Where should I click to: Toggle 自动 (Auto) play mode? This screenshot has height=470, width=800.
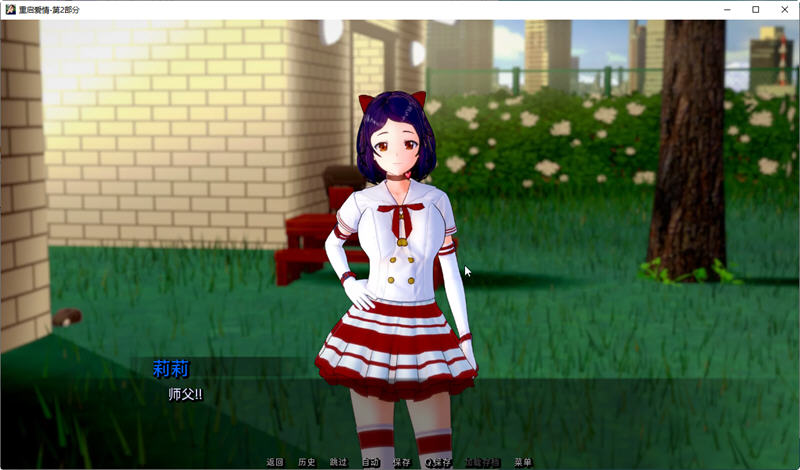point(370,462)
